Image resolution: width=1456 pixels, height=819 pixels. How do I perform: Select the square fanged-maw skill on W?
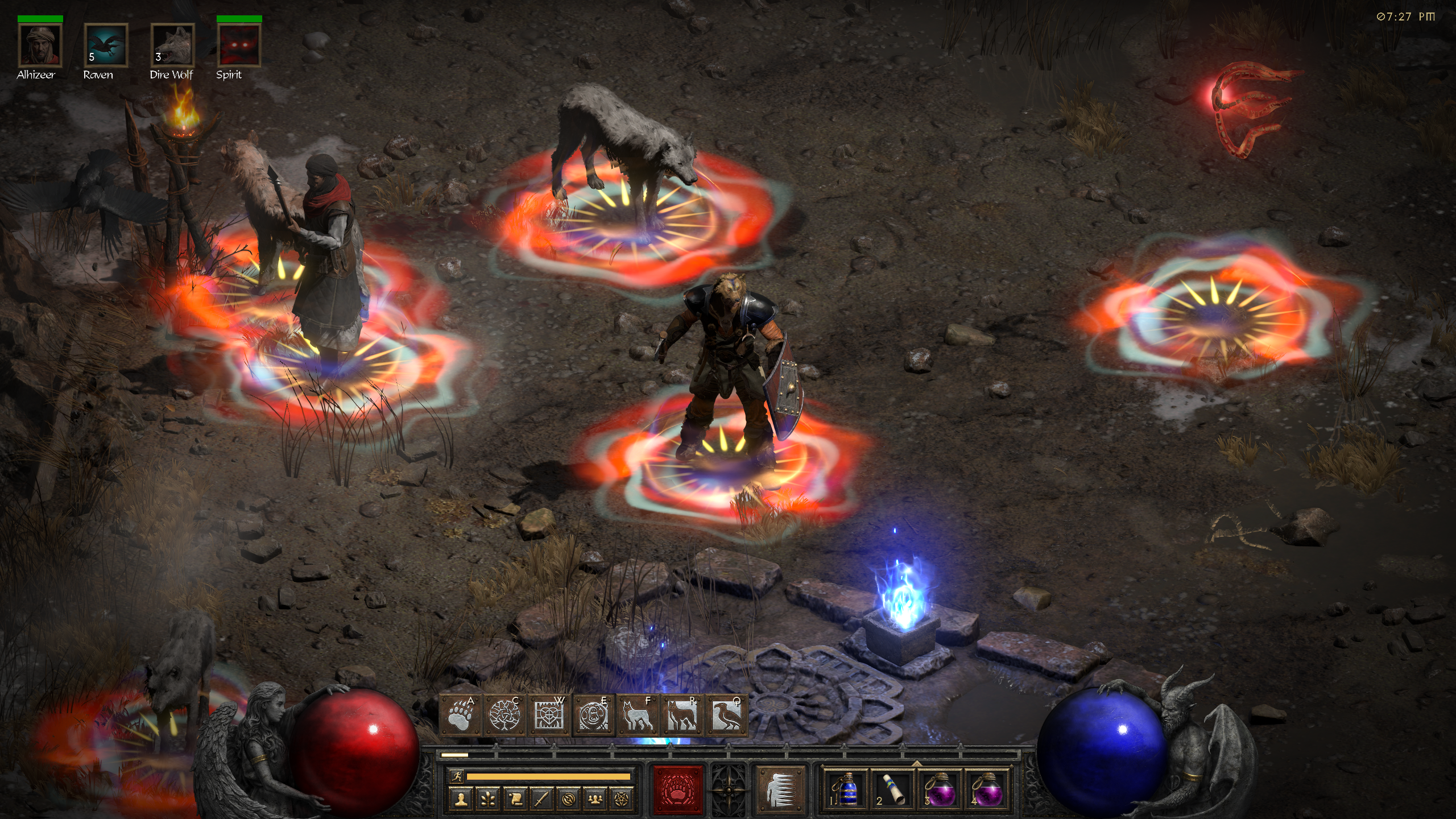549,715
